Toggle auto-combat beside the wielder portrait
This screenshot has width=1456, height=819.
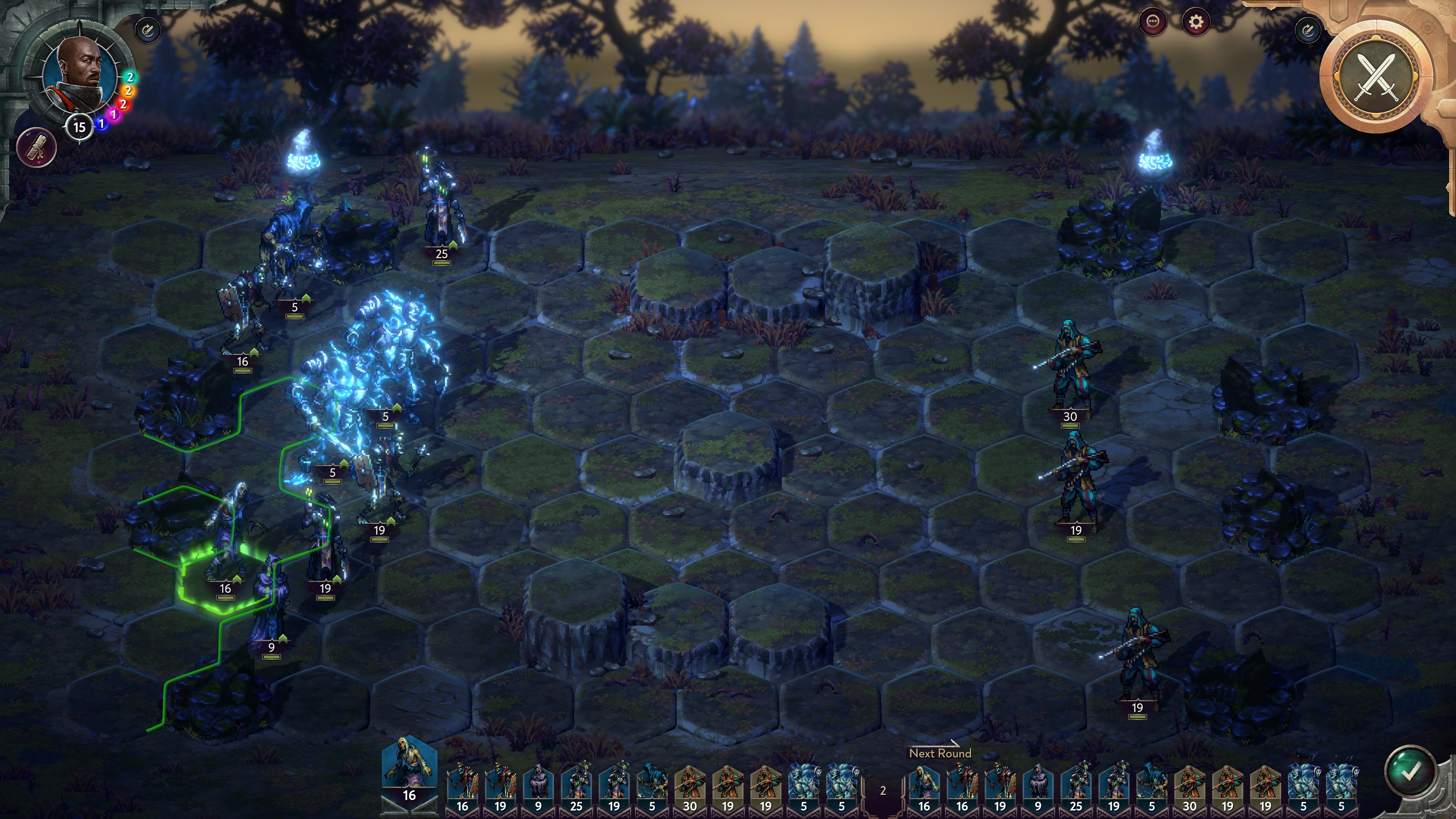click(x=148, y=30)
